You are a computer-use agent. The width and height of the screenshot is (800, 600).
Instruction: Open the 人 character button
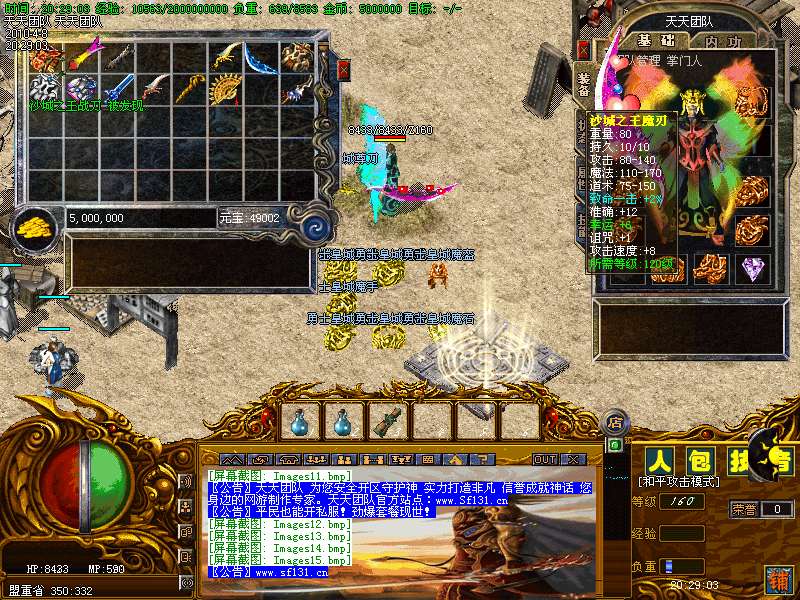pyautogui.click(x=658, y=461)
